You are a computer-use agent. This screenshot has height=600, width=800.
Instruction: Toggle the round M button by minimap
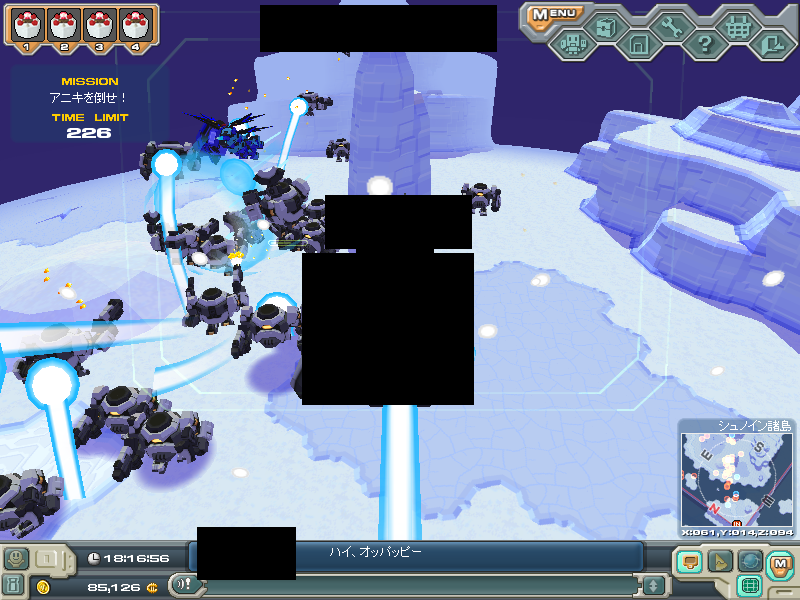pyautogui.click(x=779, y=563)
